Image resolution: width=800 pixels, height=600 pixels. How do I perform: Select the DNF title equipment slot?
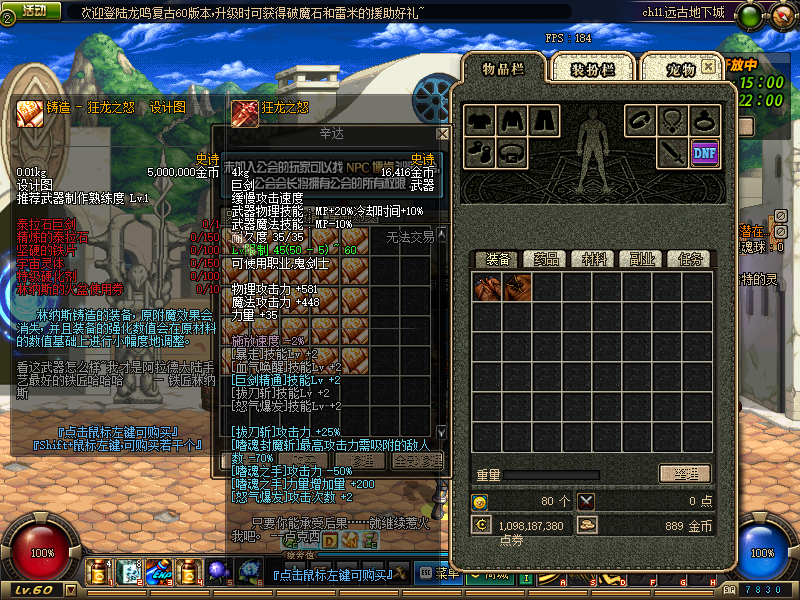tap(705, 153)
